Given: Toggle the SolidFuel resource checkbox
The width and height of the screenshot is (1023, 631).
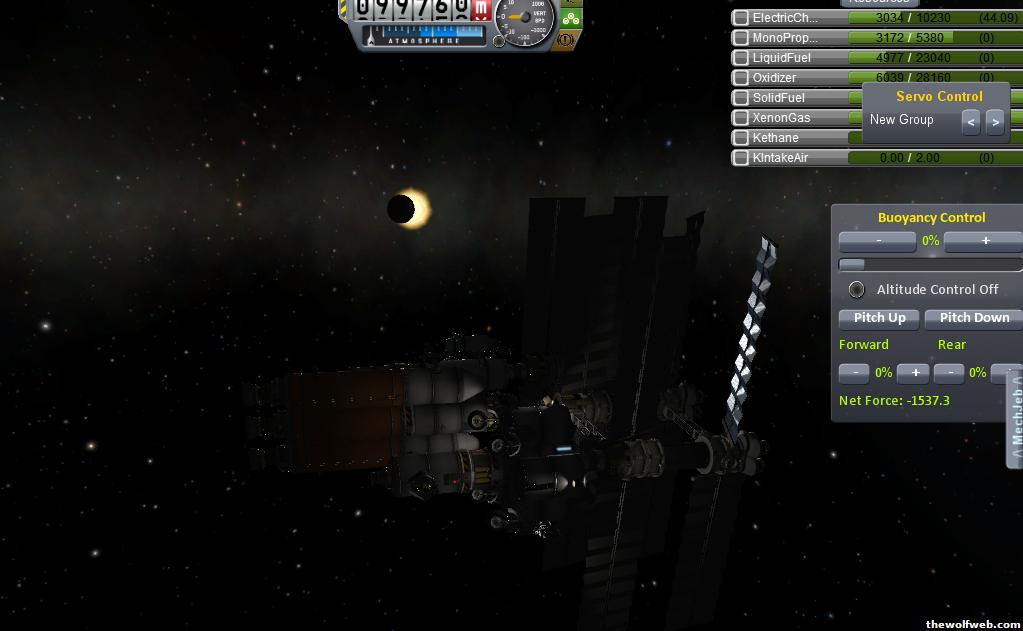Looking at the screenshot, I should 741,98.
